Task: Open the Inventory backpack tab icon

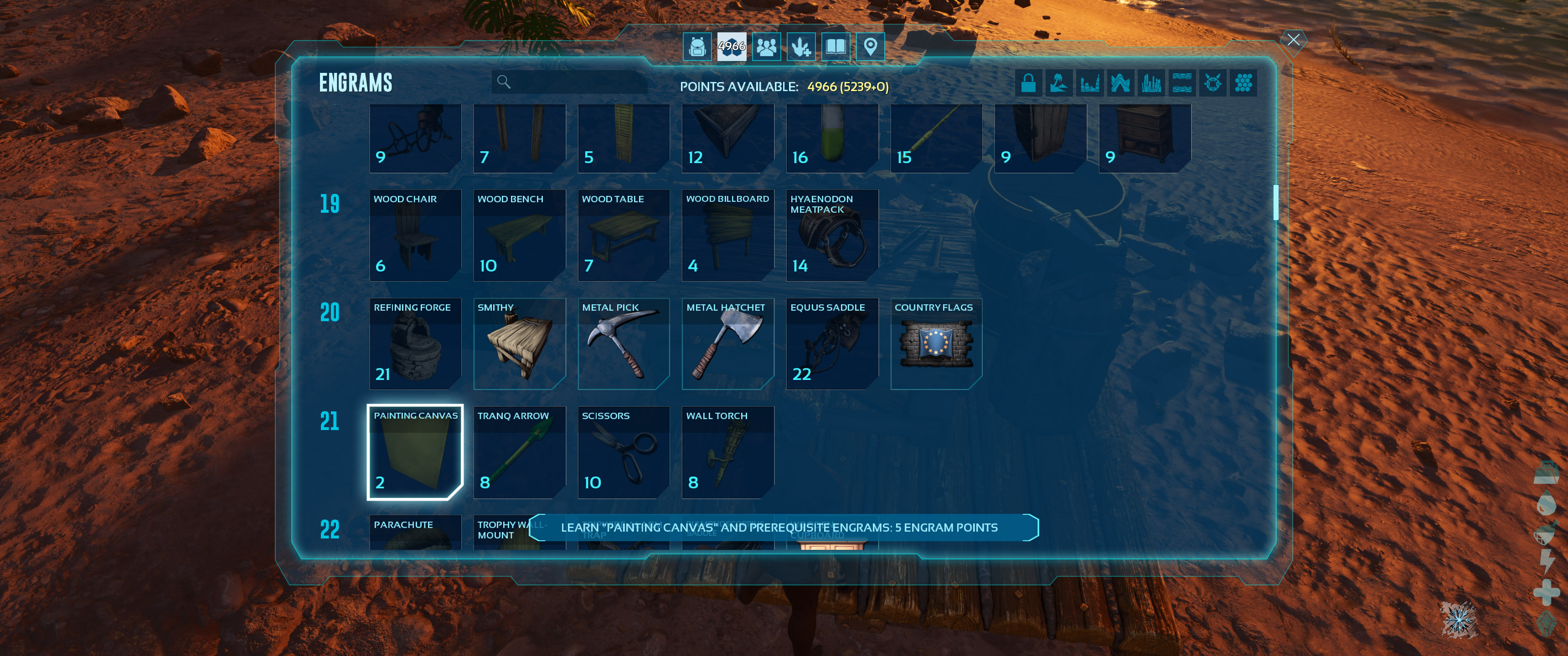Action: click(696, 46)
